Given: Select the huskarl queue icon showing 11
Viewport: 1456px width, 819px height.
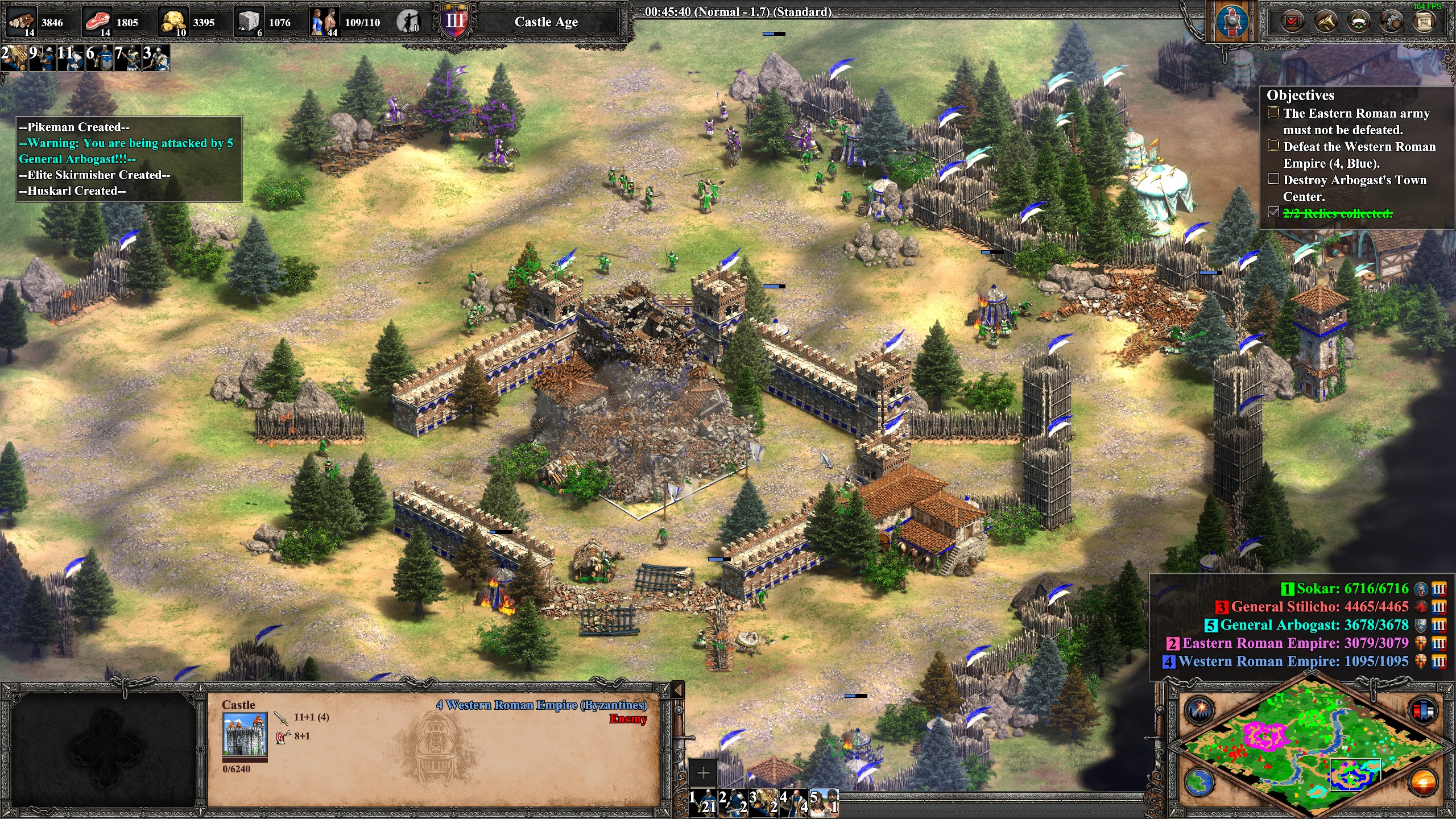Looking at the screenshot, I should point(71,58).
